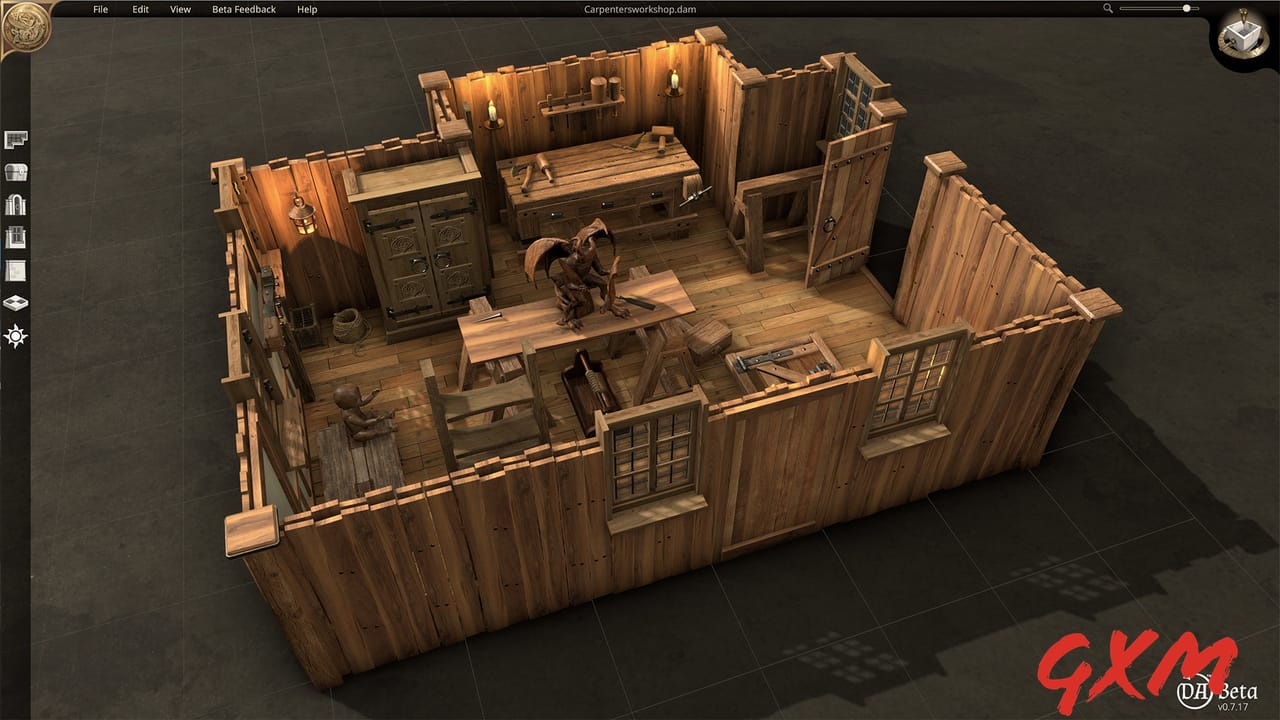The image size is (1280, 720).
Task: Open the Help menu
Action: pos(306,9)
